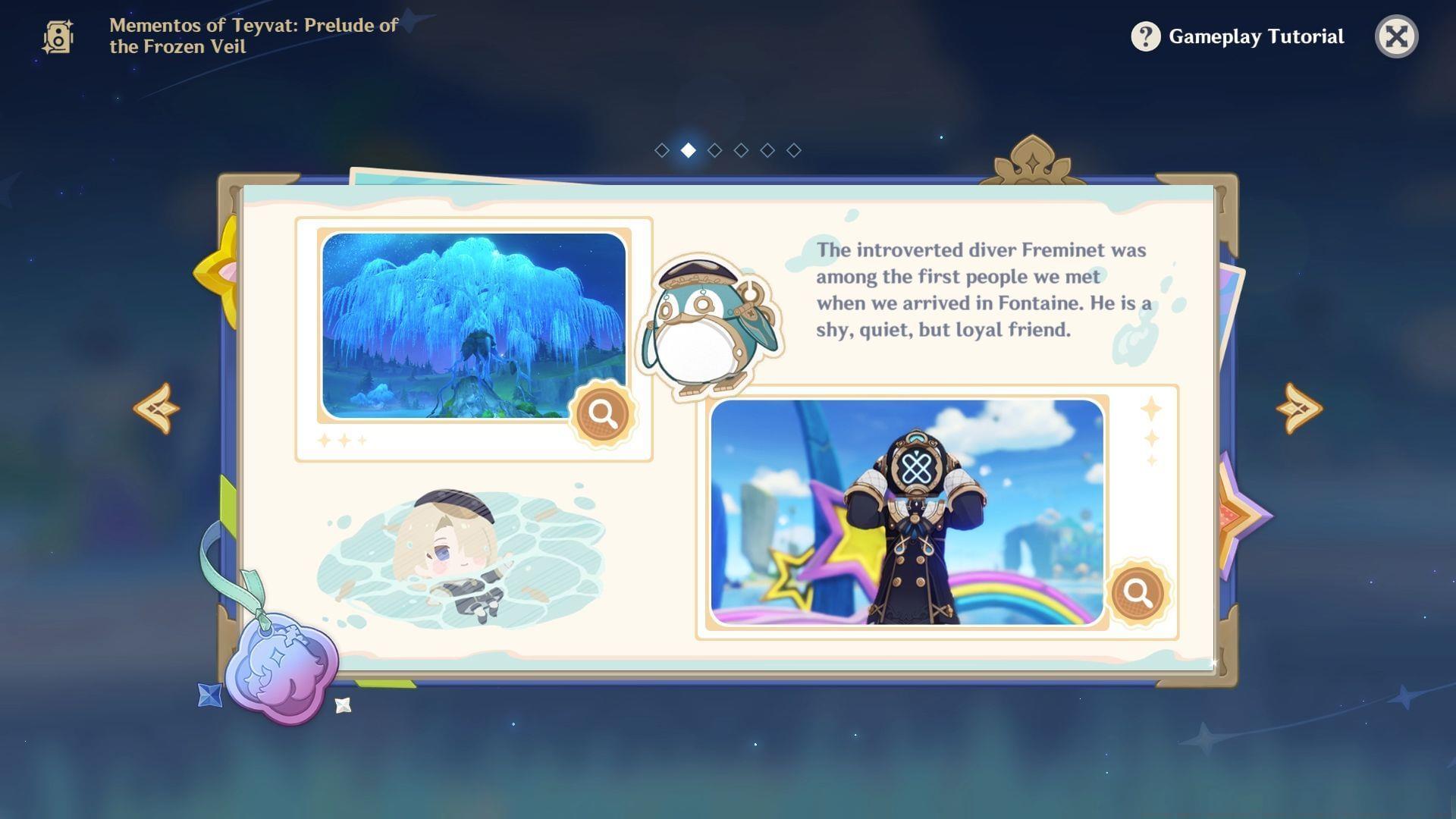Open the event album book icon
Image resolution: width=1456 pixels, height=819 pixels.
tap(57, 36)
